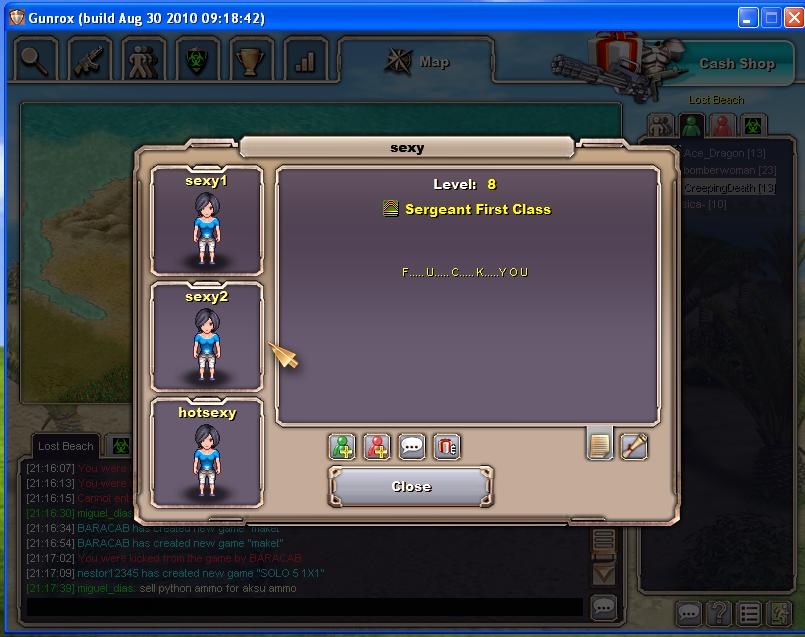Open the rifle weapons tab

pyautogui.click(x=90, y=61)
